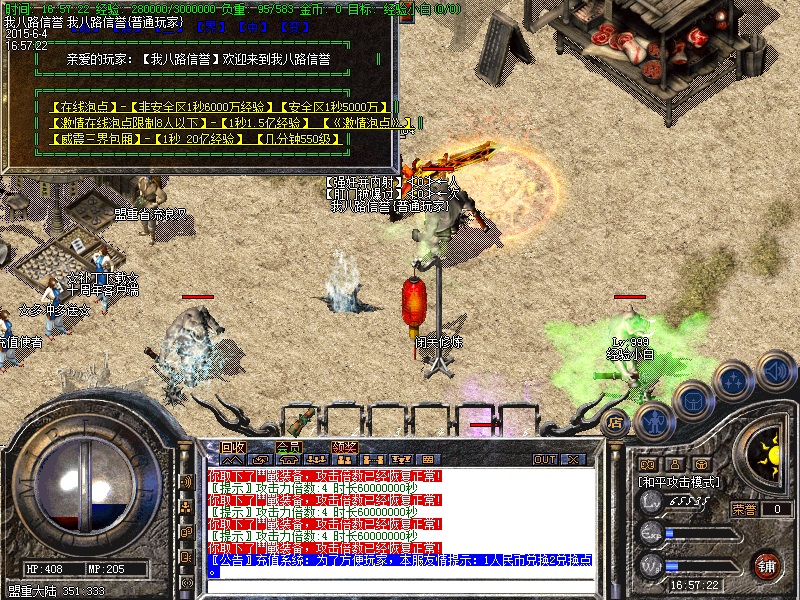The width and height of the screenshot is (800, 600).
Task: Use the item in the first belt slot
Action: click(x=301, y=417)
